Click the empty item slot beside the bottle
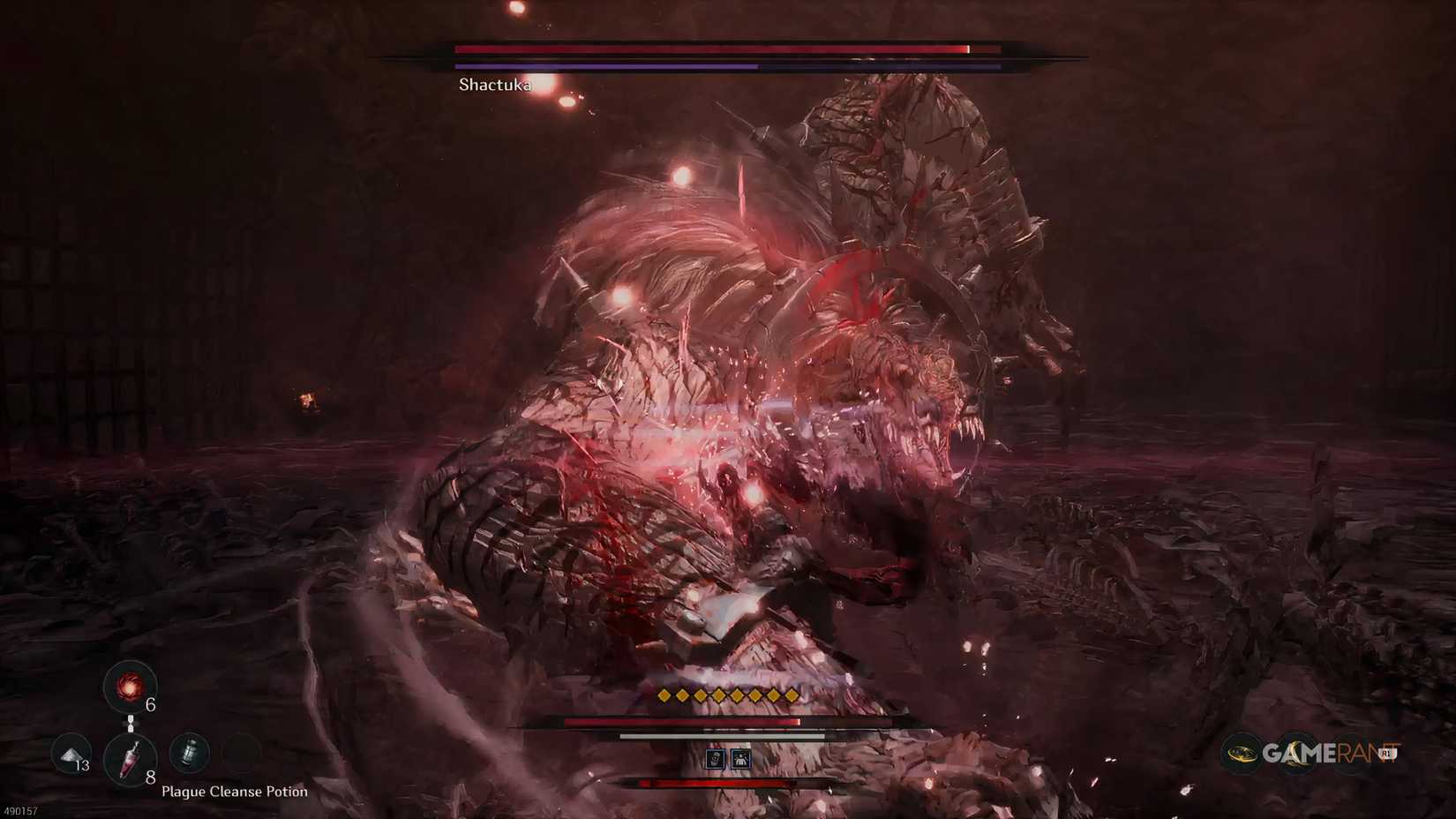The image size is (1456, 819). 241,750
